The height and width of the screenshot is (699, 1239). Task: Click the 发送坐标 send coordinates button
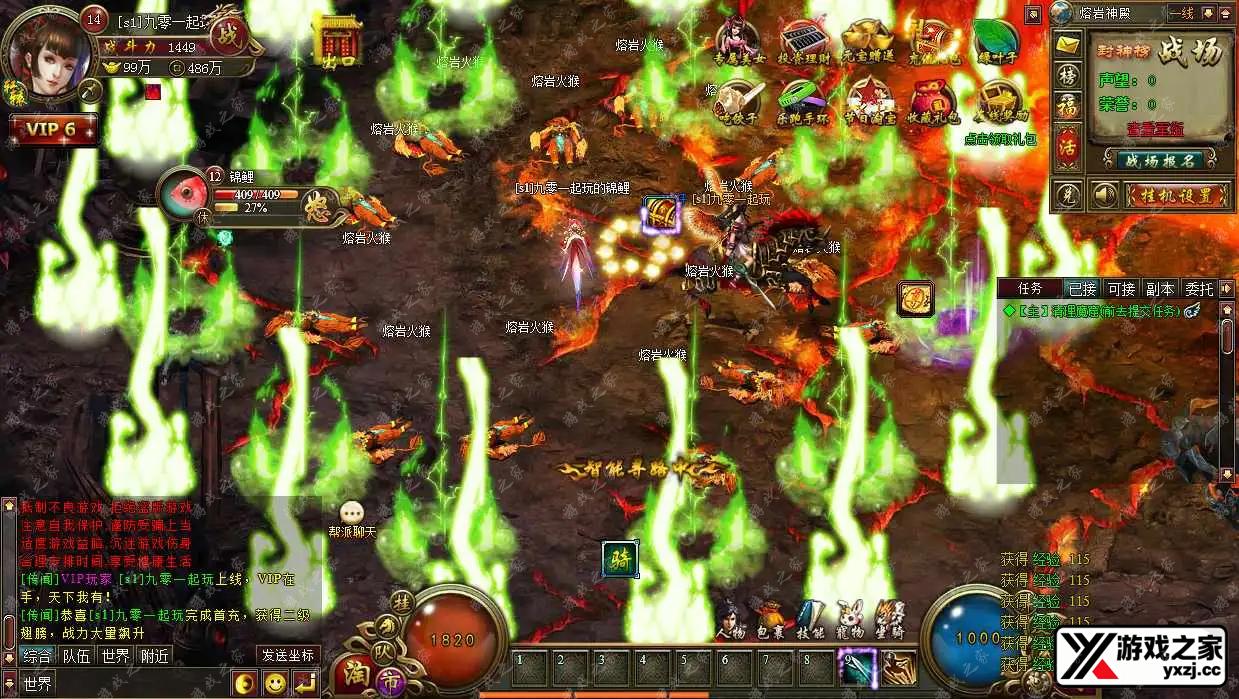(x=288, y=656)
